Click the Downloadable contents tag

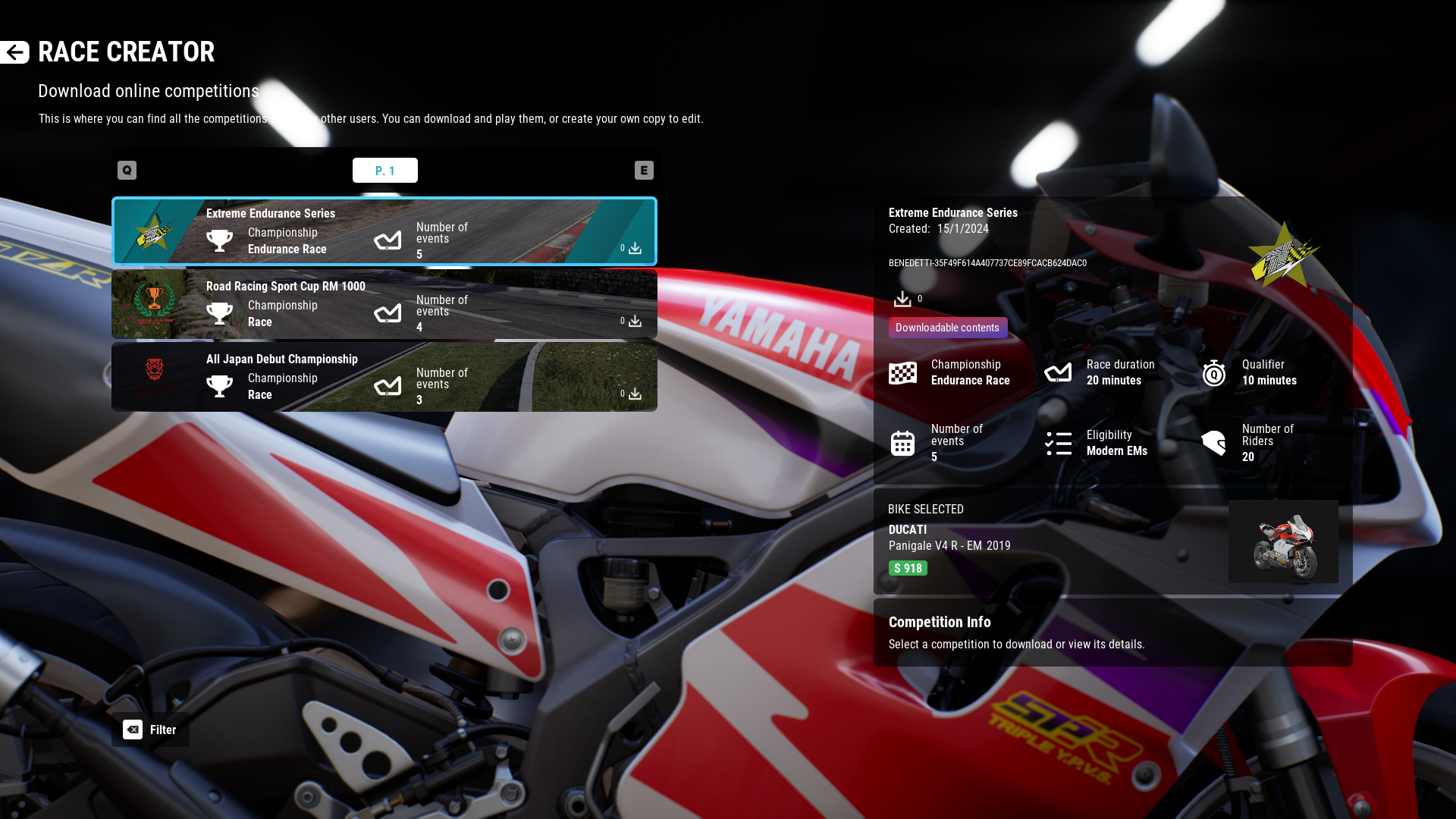(x=947, y=328)
